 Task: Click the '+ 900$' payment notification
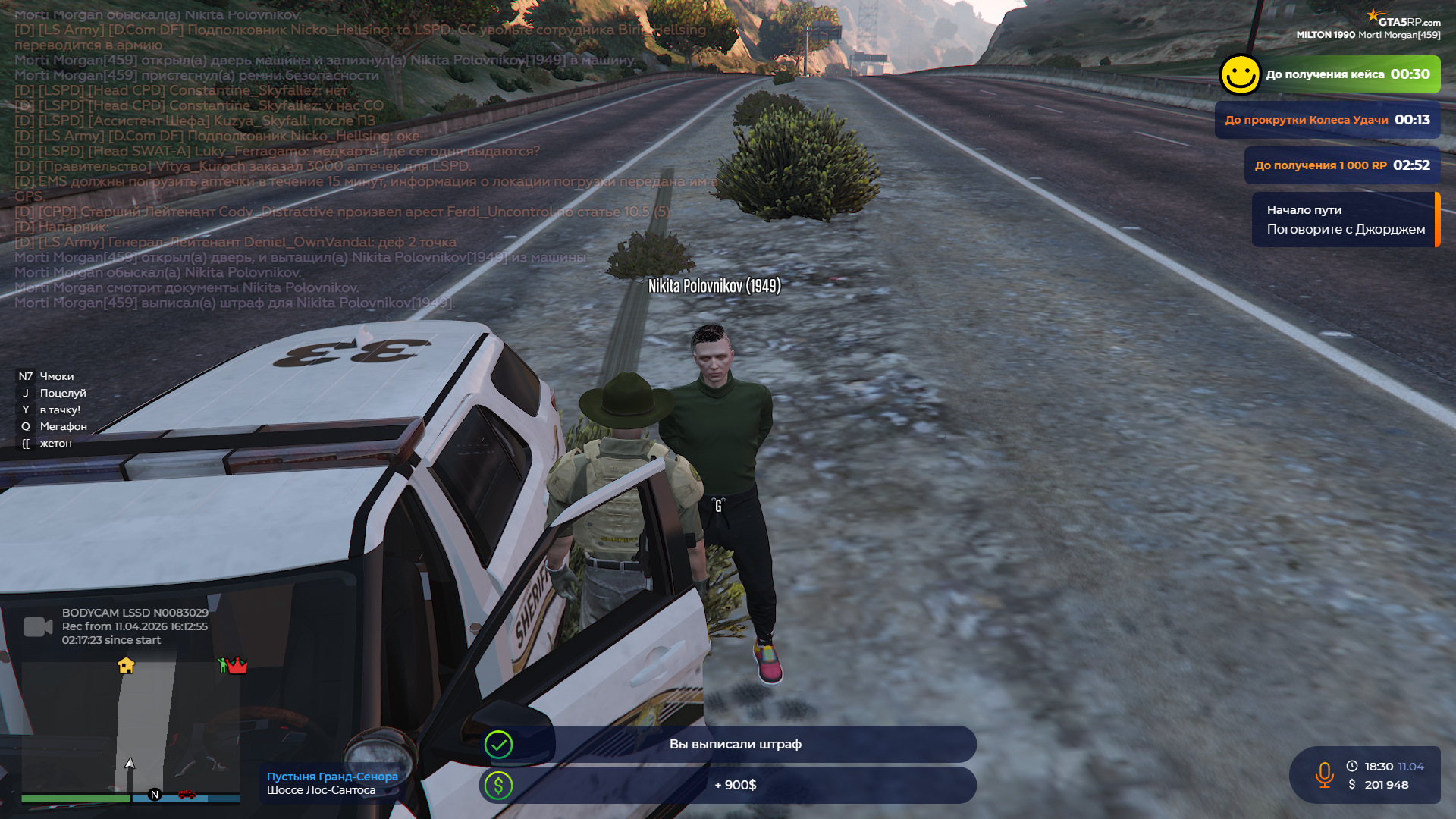(734, 786)
